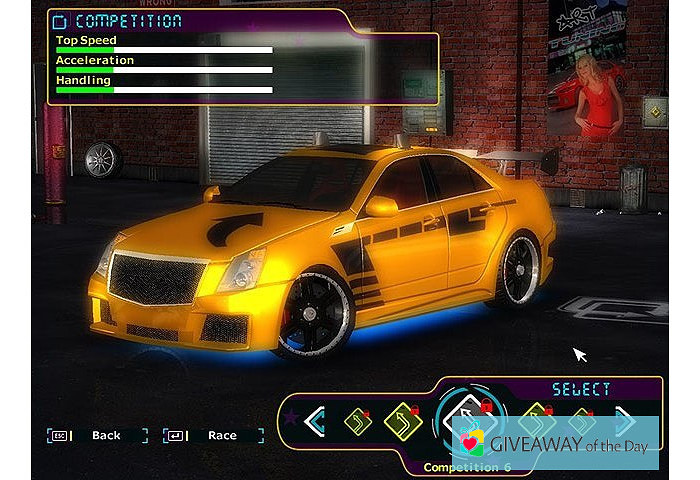
Task: Show previous competitions with the left arrow
Action: [315, 421]
